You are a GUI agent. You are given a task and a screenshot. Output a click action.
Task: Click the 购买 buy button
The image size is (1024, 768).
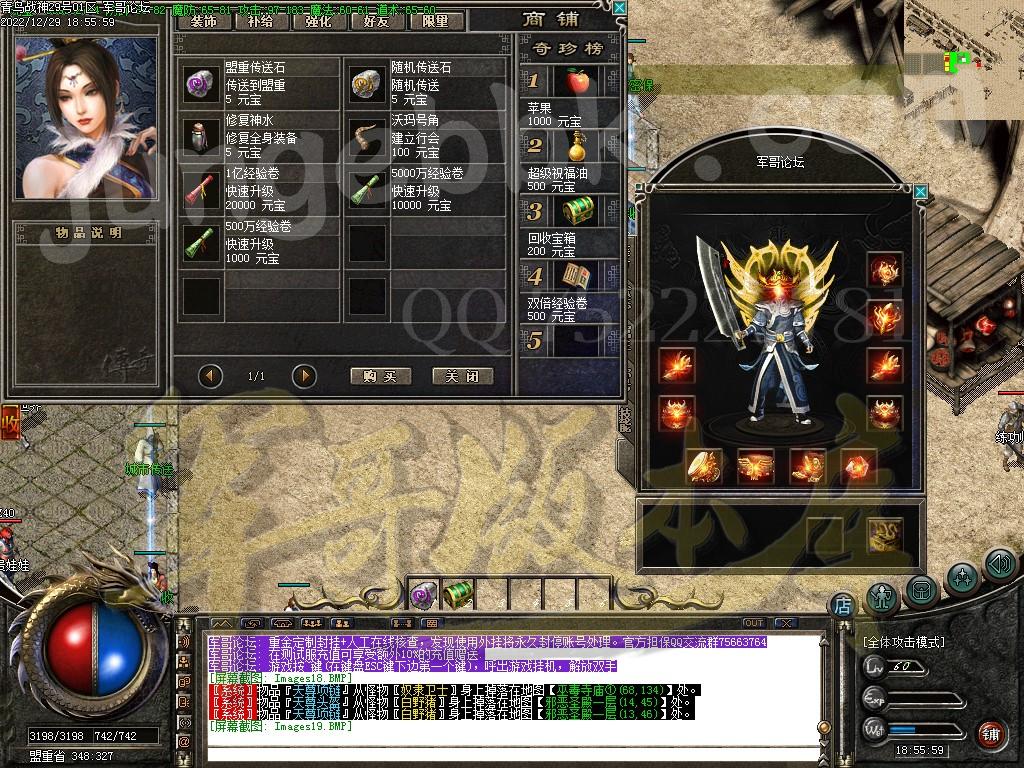pos(381,376)
